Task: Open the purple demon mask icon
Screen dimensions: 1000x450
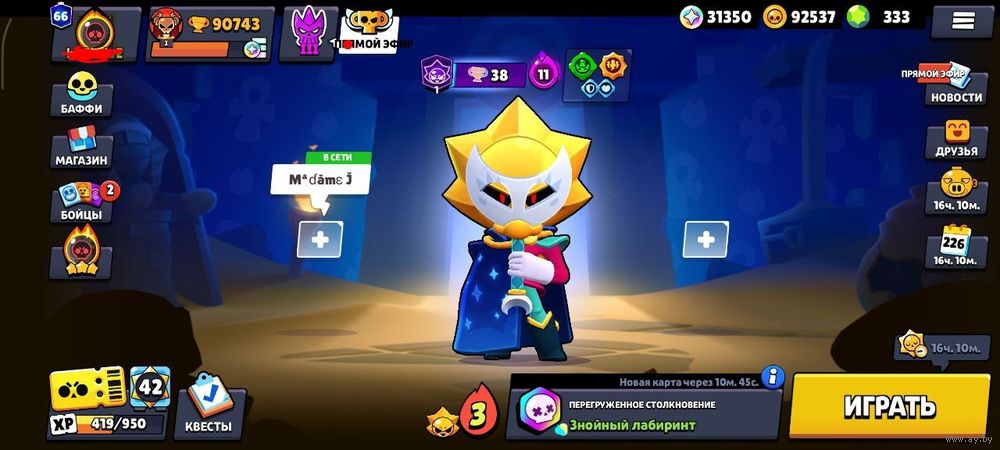Action: pyautogui.click(x=308, y=33)
